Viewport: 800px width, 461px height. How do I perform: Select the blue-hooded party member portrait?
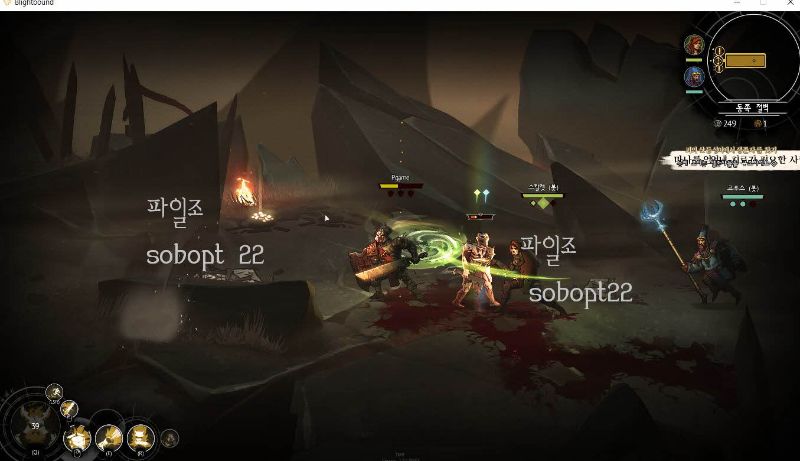[x=693, y=76]
